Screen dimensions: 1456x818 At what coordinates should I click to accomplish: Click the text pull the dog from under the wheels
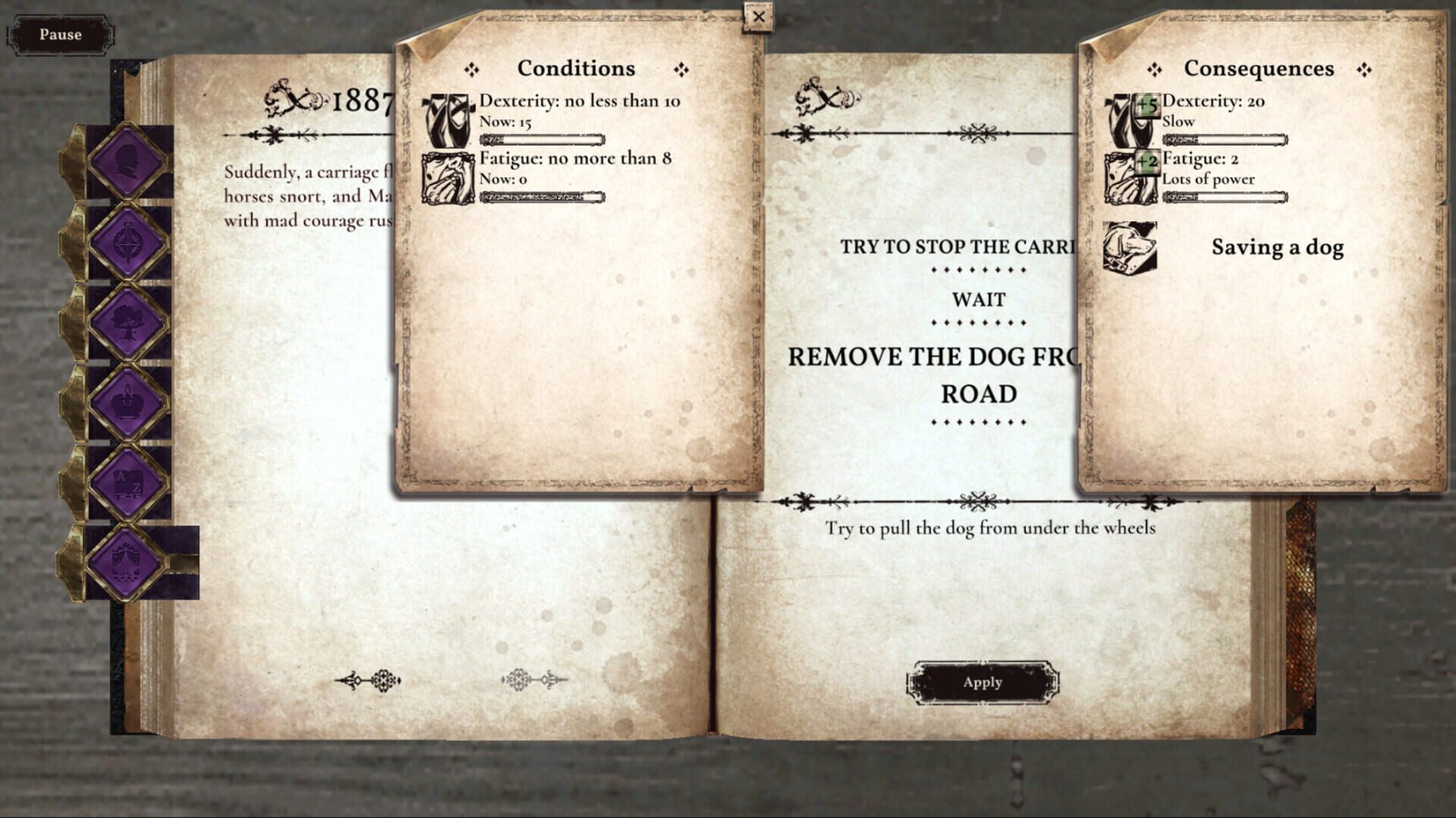point(988,528)
